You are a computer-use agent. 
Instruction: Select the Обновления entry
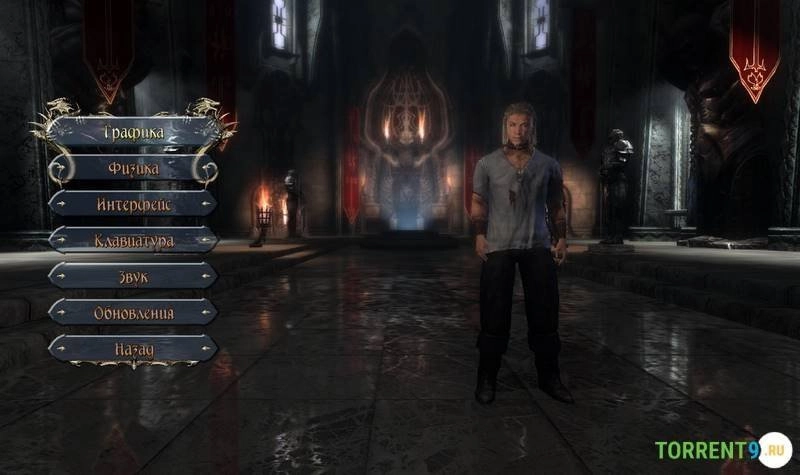point(133,312)
